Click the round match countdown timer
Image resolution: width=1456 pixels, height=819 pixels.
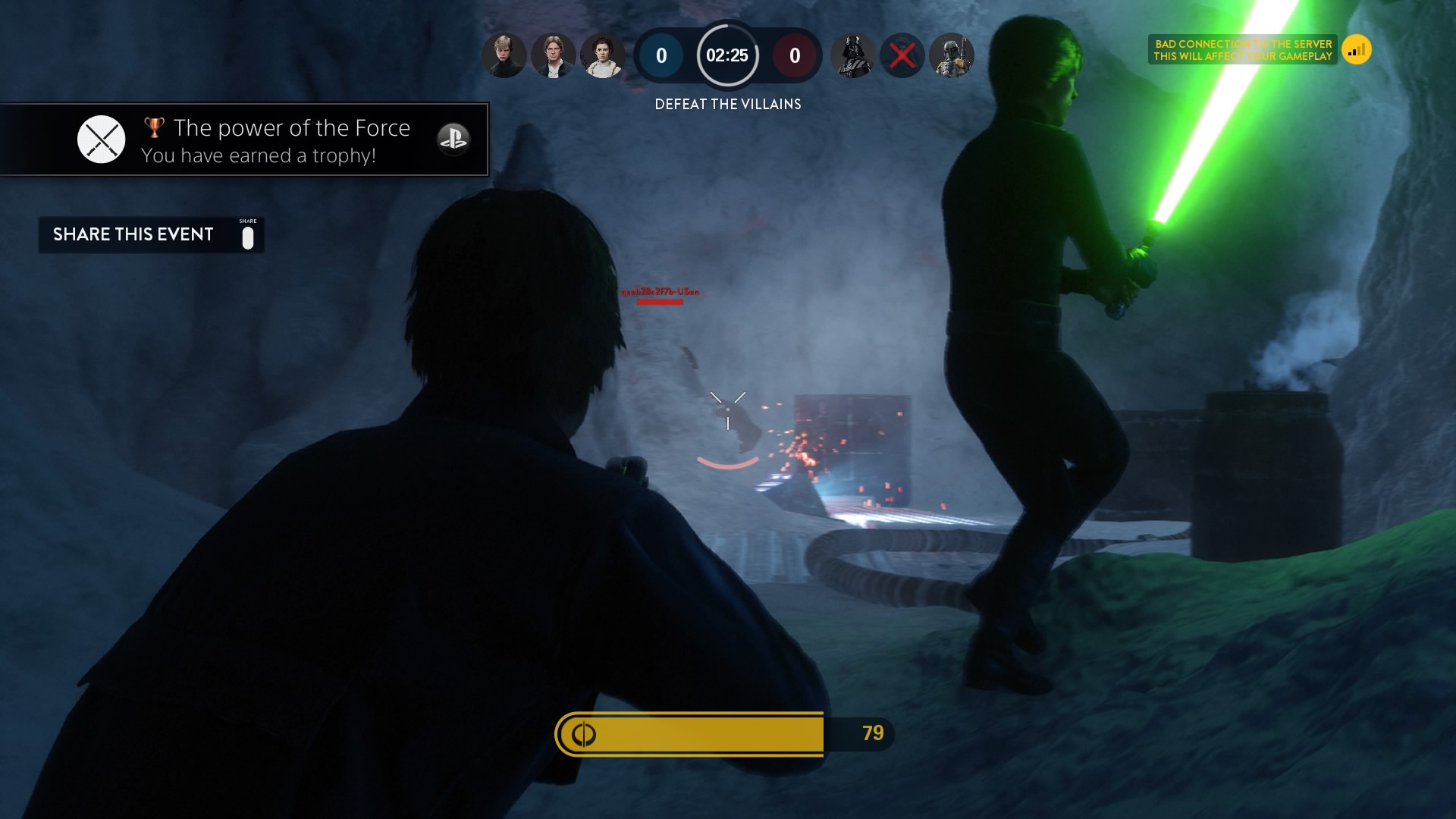(727, 55)
